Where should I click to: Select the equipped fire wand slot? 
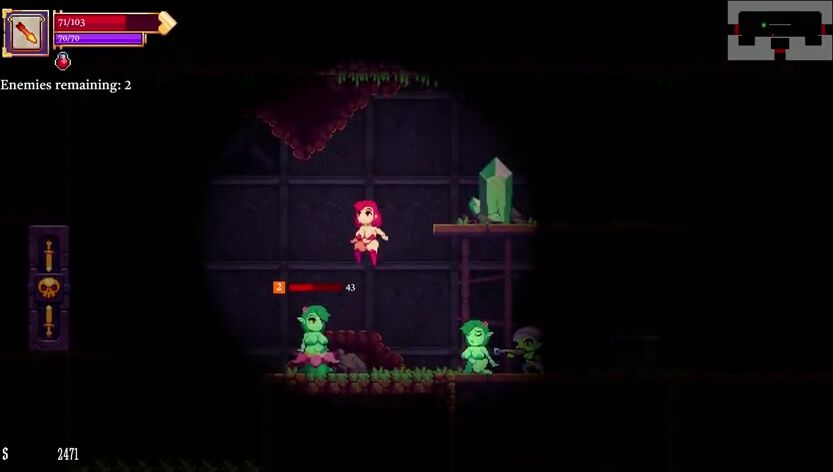pyautogui.click(x=26, y=32)
